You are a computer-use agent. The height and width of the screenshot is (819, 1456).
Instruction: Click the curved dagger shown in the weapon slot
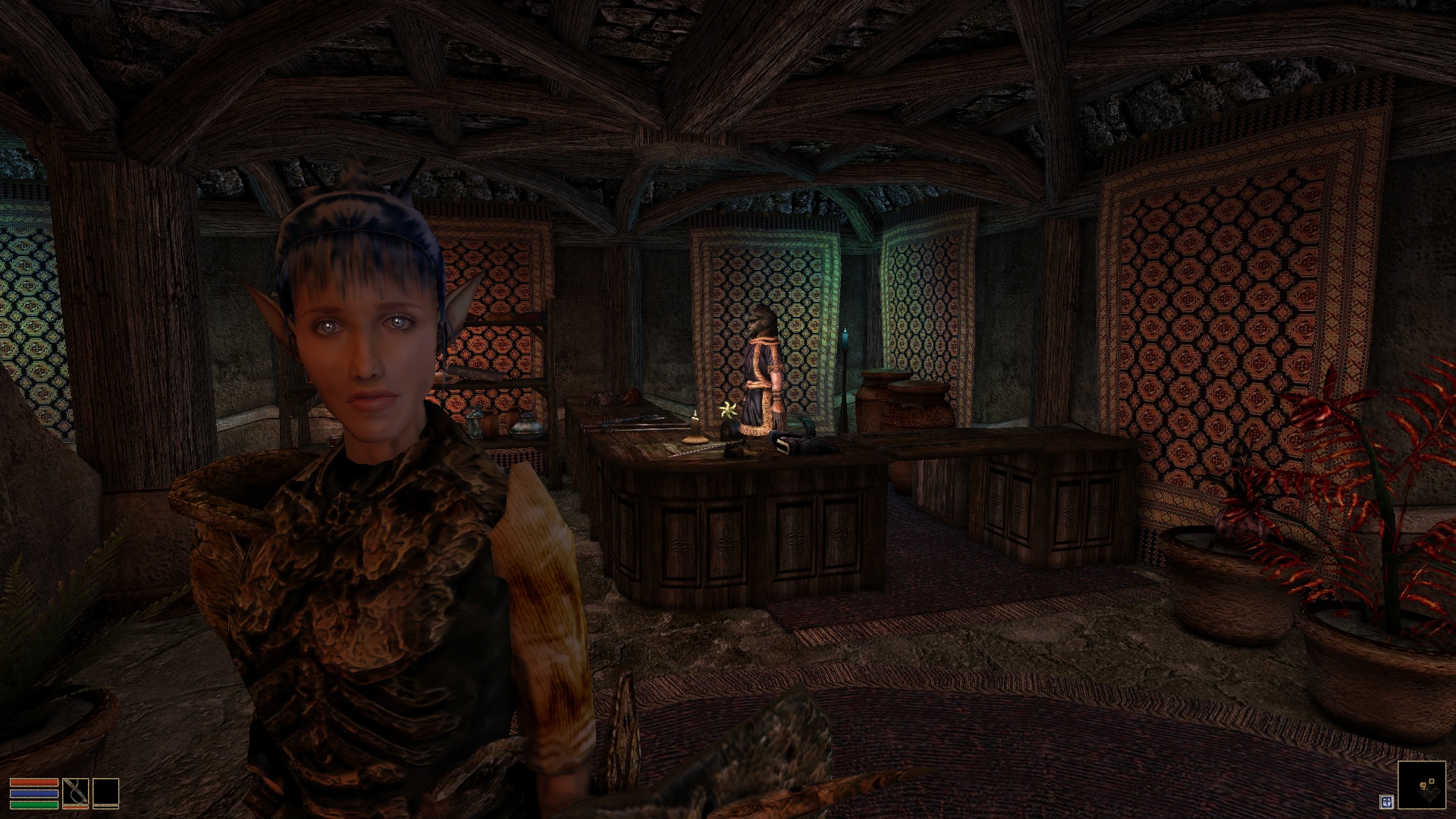(76, 792)
